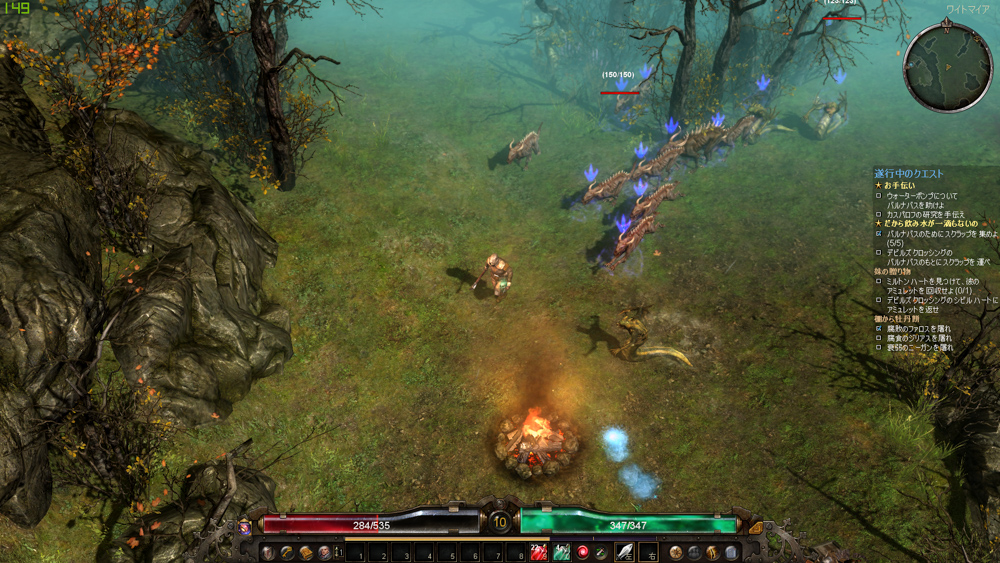
Task: Click the pickaxe icon beside the helmet
Action: [x=286, y=552]
